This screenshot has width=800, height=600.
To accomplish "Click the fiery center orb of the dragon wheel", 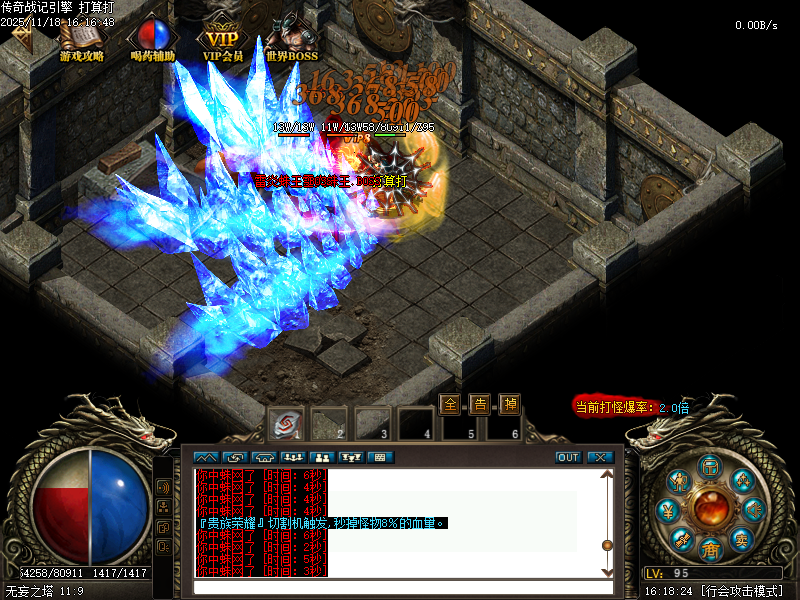I will point(711,507).
